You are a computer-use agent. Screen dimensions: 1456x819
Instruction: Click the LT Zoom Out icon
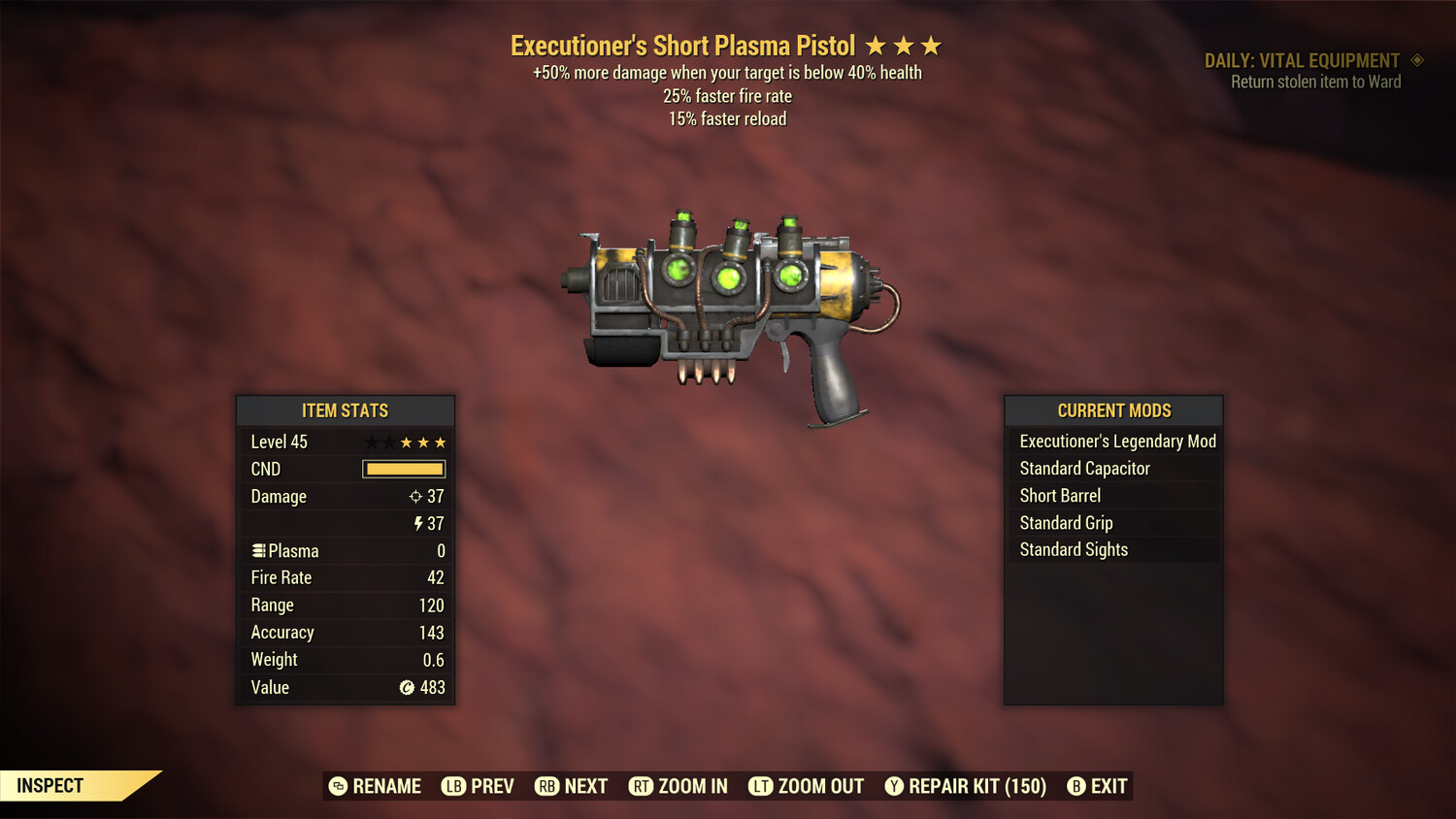point(762,786)
